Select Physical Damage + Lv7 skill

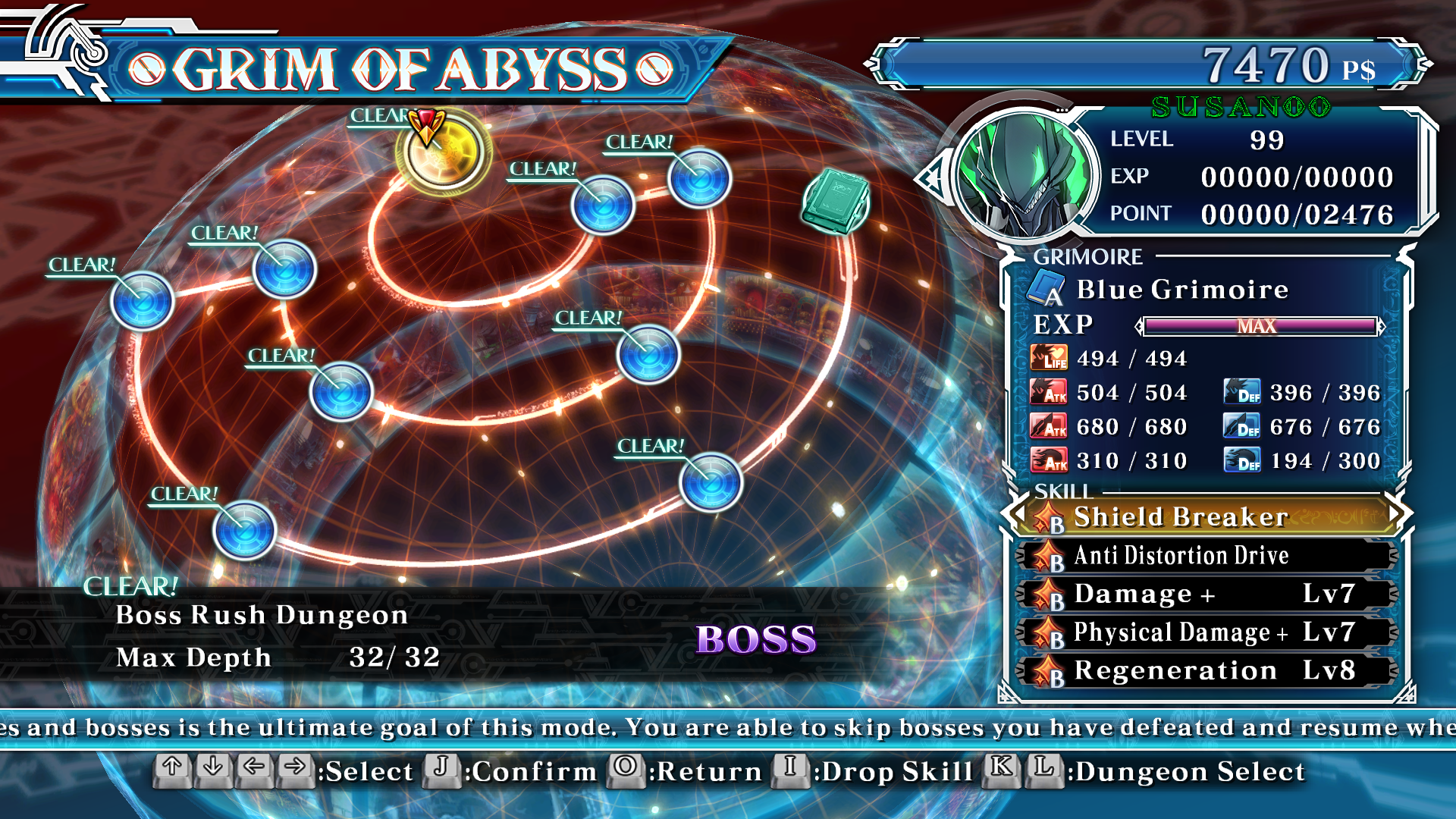[1207, 632]
